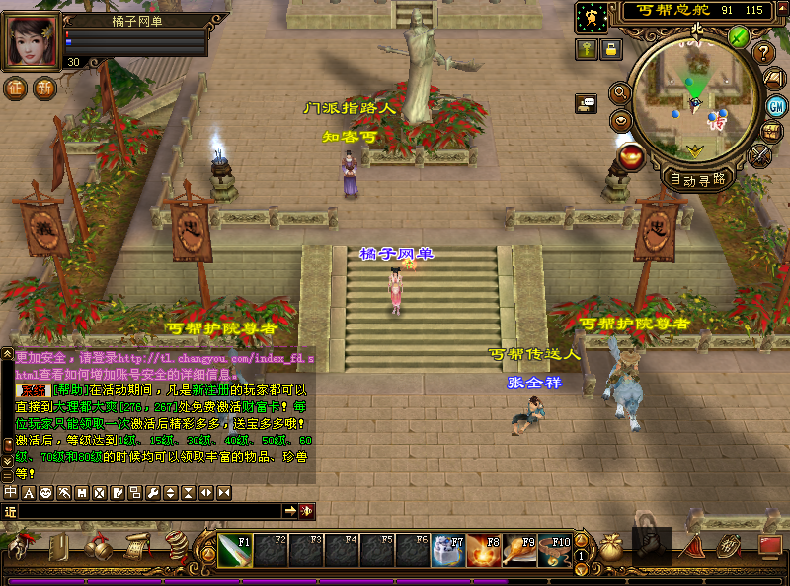
Task: Activate the F8 fire skill
Action: point(484,551)
